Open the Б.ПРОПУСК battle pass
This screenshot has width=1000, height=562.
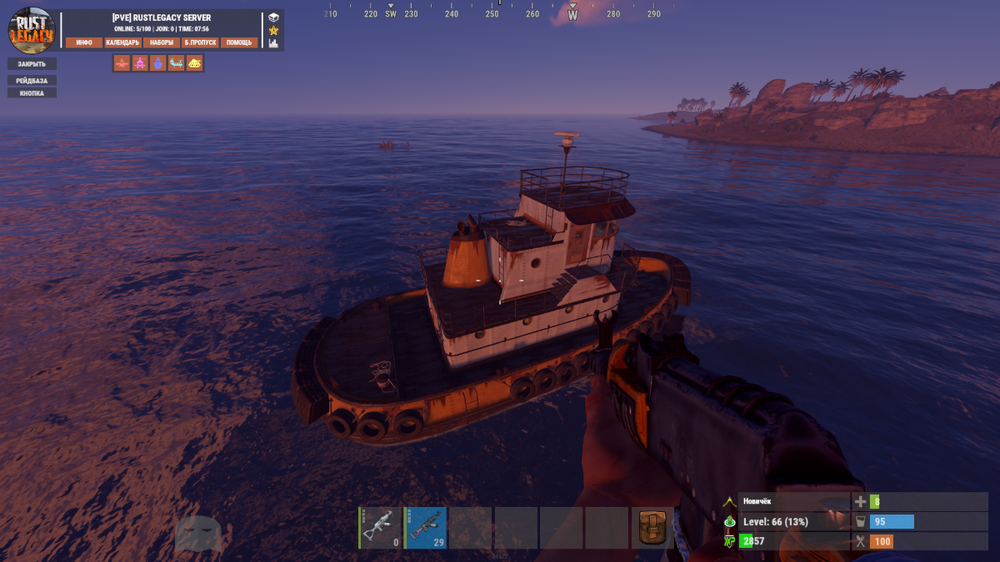pyautogui.click(x=200, y=43)
